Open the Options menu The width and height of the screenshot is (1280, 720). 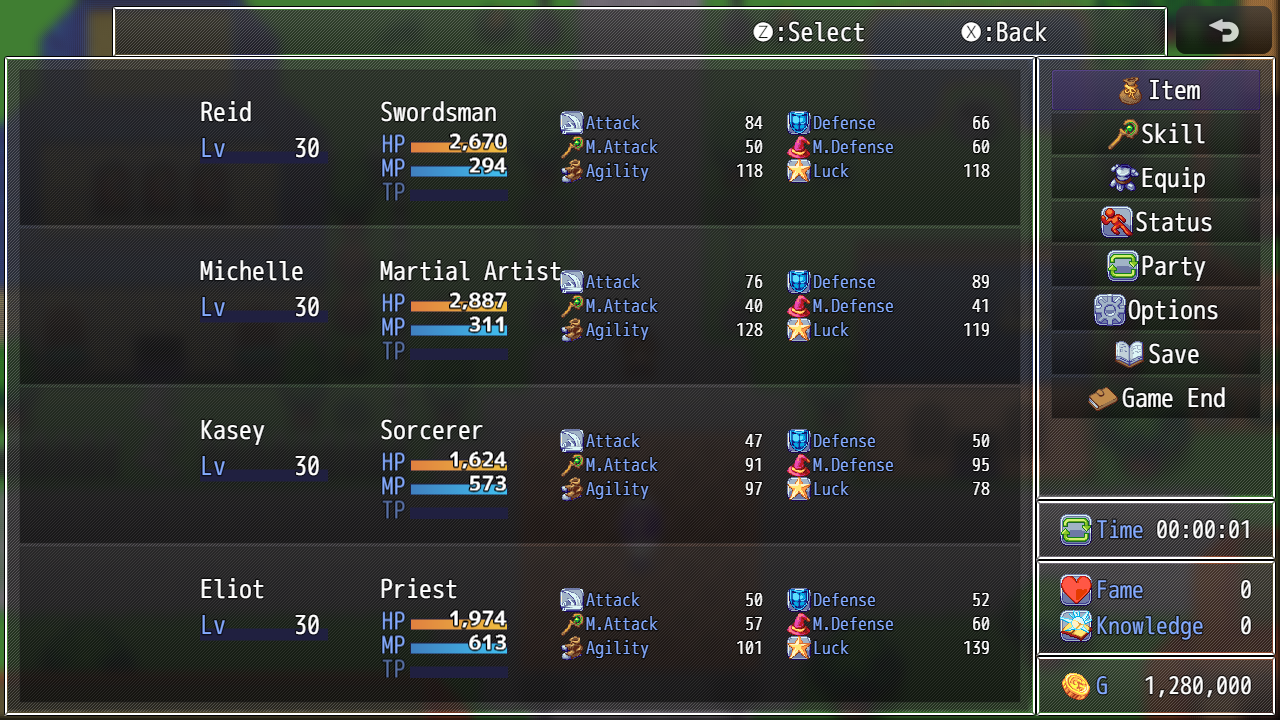click(1155, 311)
